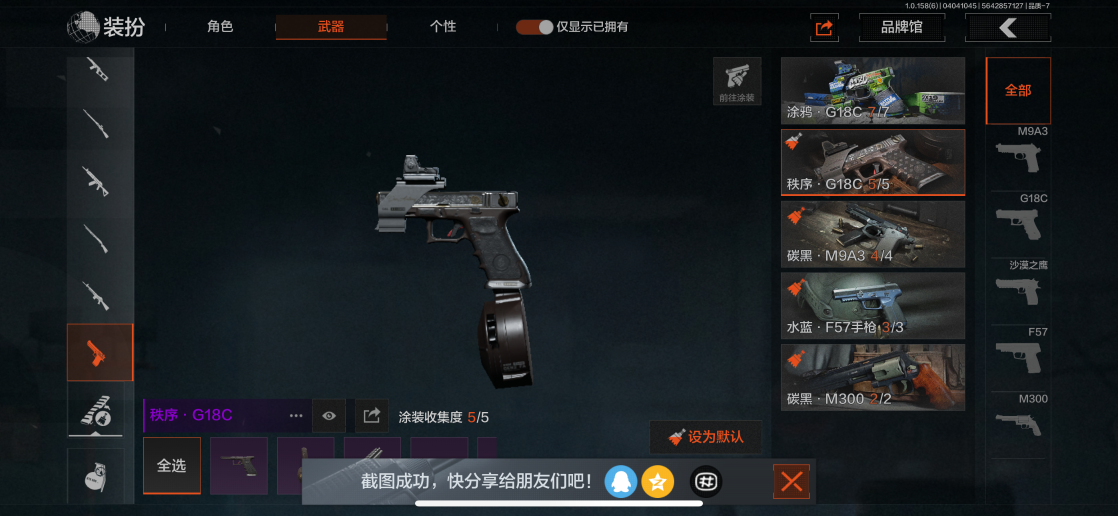The width and height of the screenshot is (1118, 516).
Task: Toggle the eye preview icon
Action: point(328,415)
